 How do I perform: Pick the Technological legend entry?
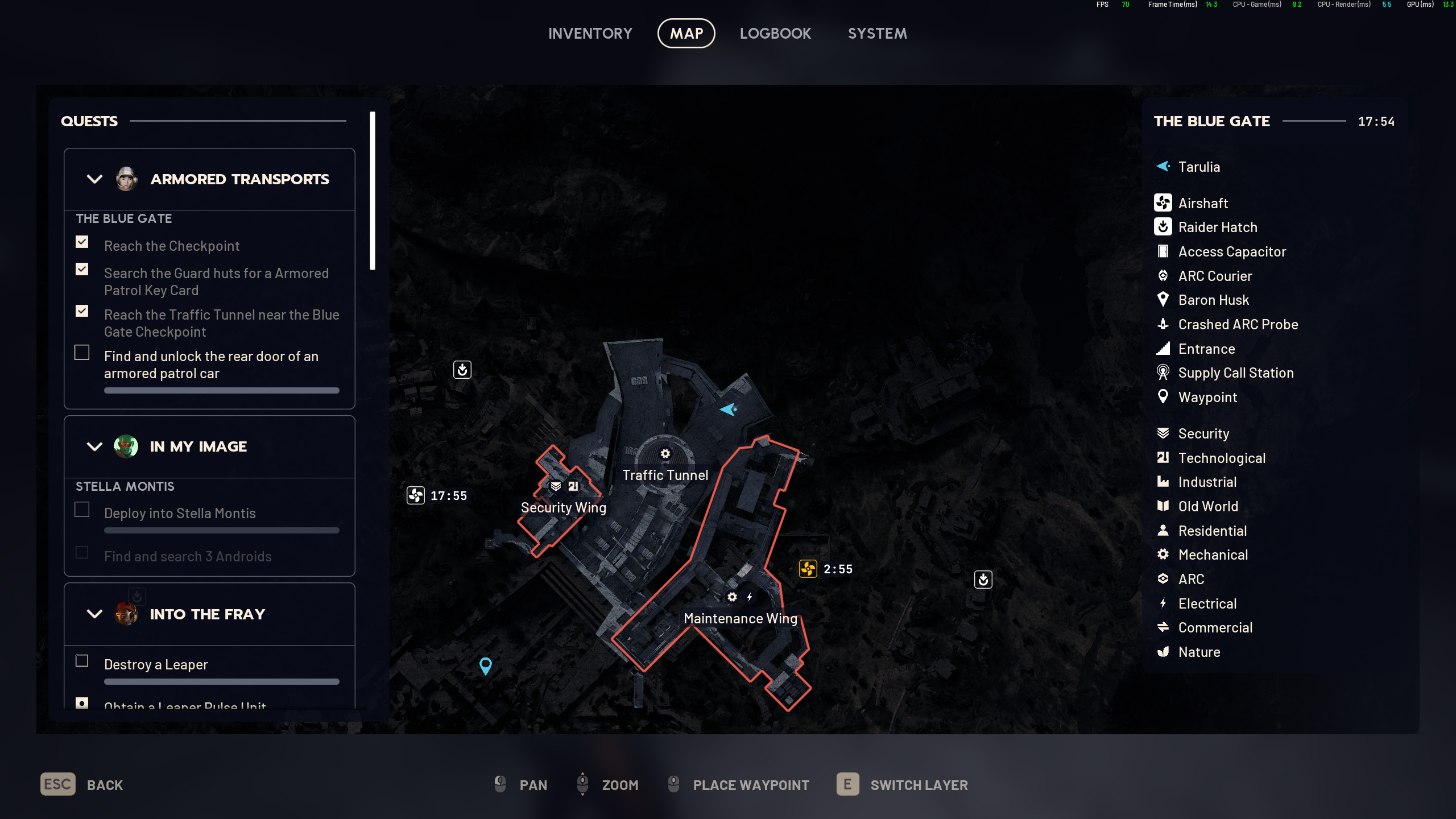pyautogui.click(x=1221, y=458)
